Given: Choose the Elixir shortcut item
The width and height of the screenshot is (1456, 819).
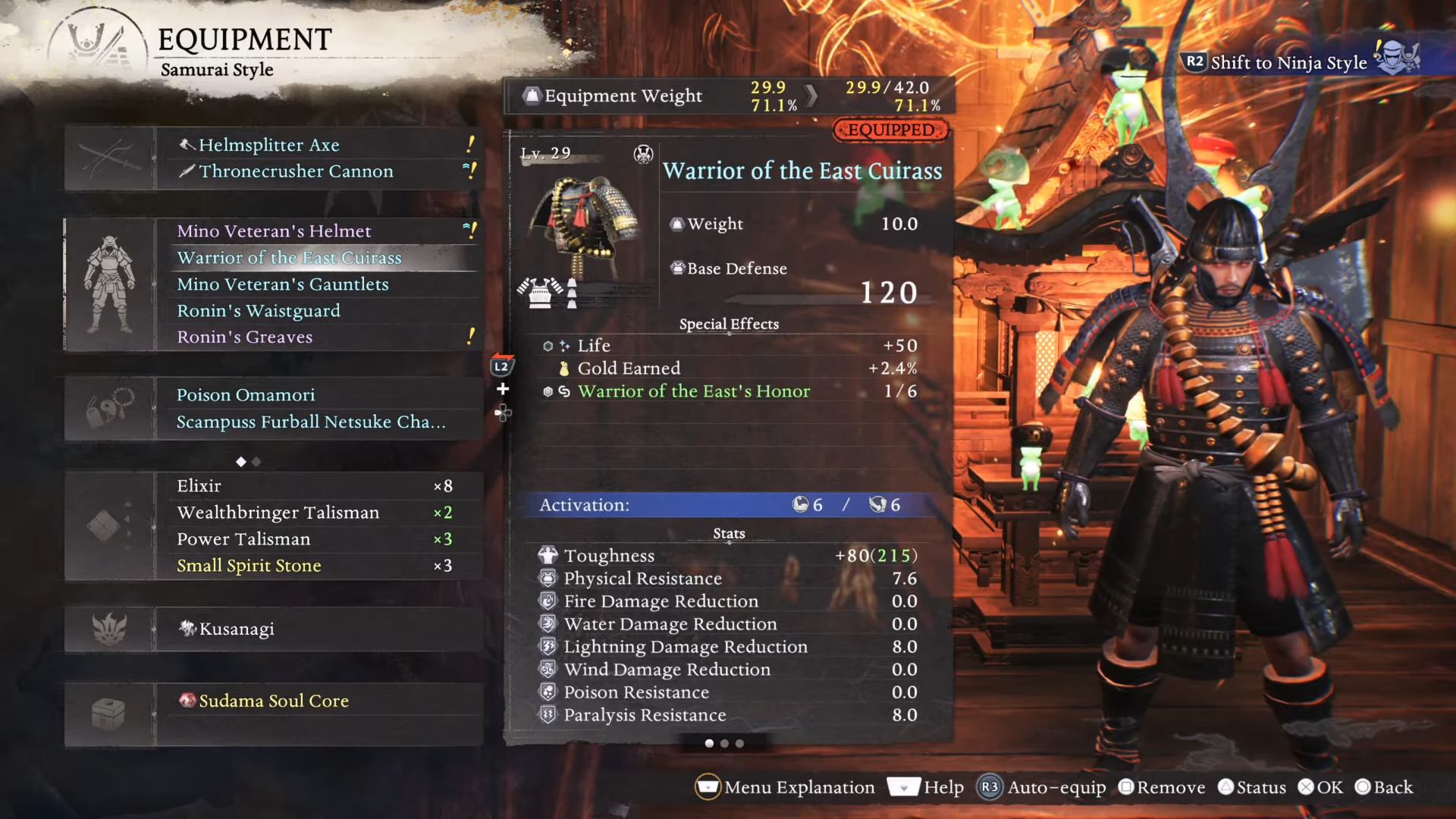Looking at the screenshot, I should point(199,486).
